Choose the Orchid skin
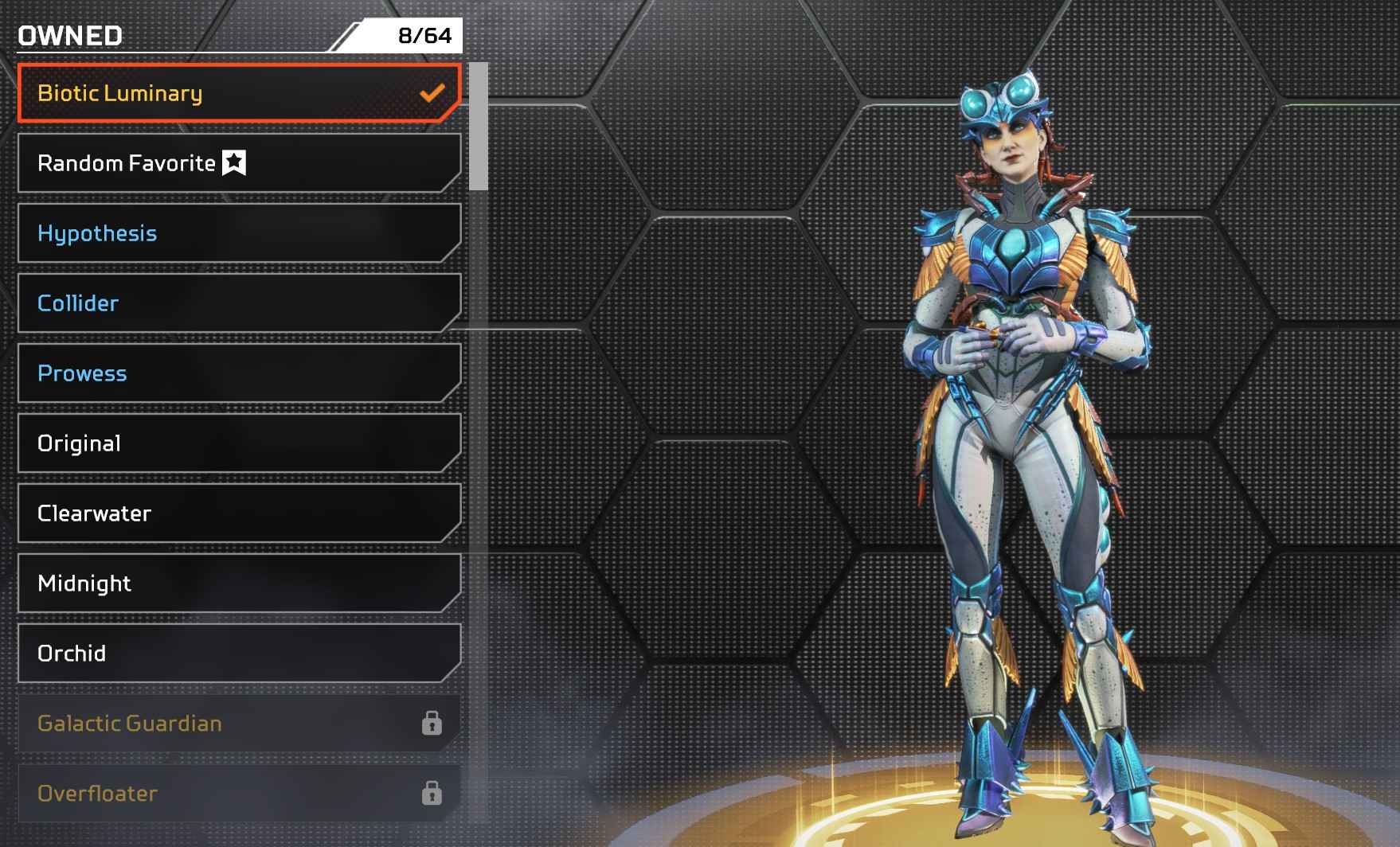This screenshot has width=1400, height=847. click(x=239, y=654)
